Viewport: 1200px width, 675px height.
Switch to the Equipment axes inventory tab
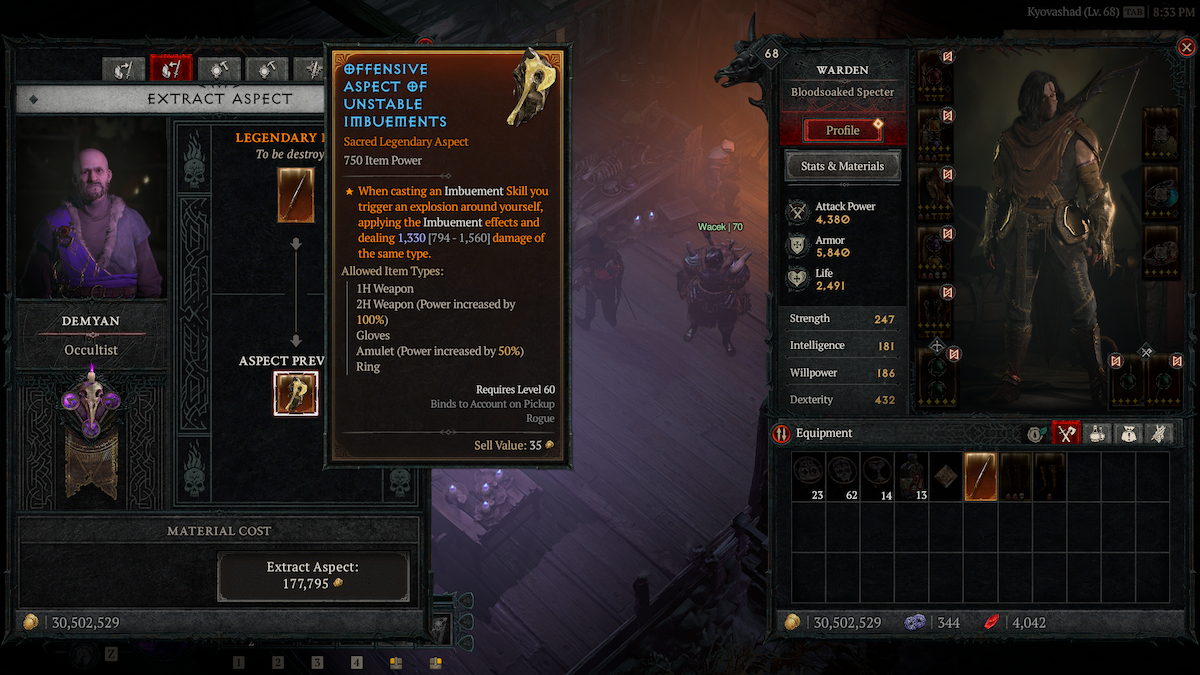[x=1066, y=433]
